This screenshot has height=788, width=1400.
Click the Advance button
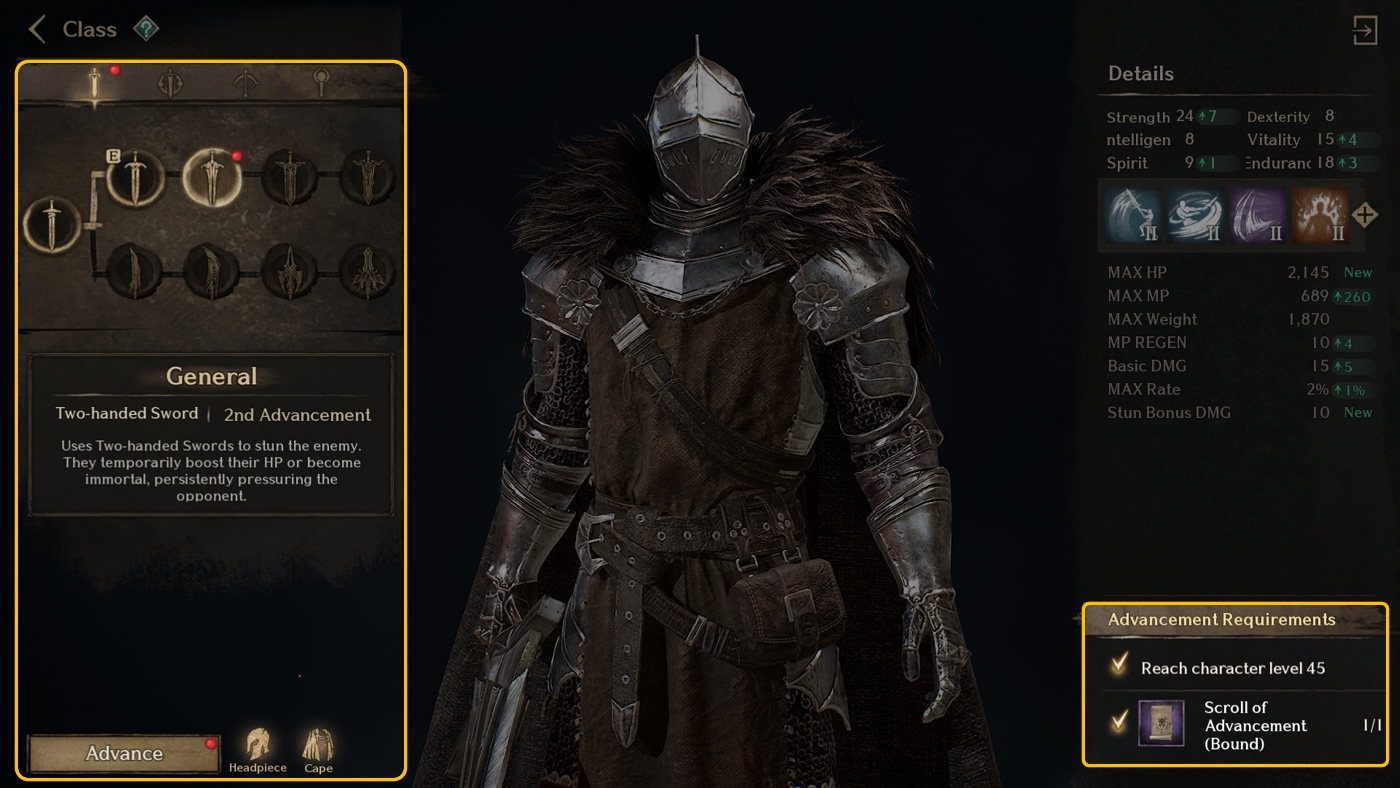[x=124, y=754]
